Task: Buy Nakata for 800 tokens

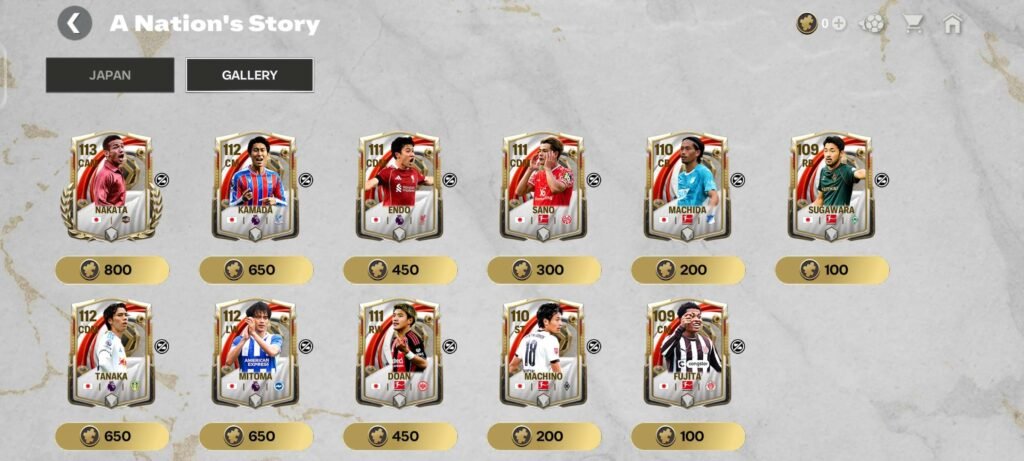Action: pyautogui.click(x=112, y=270)
